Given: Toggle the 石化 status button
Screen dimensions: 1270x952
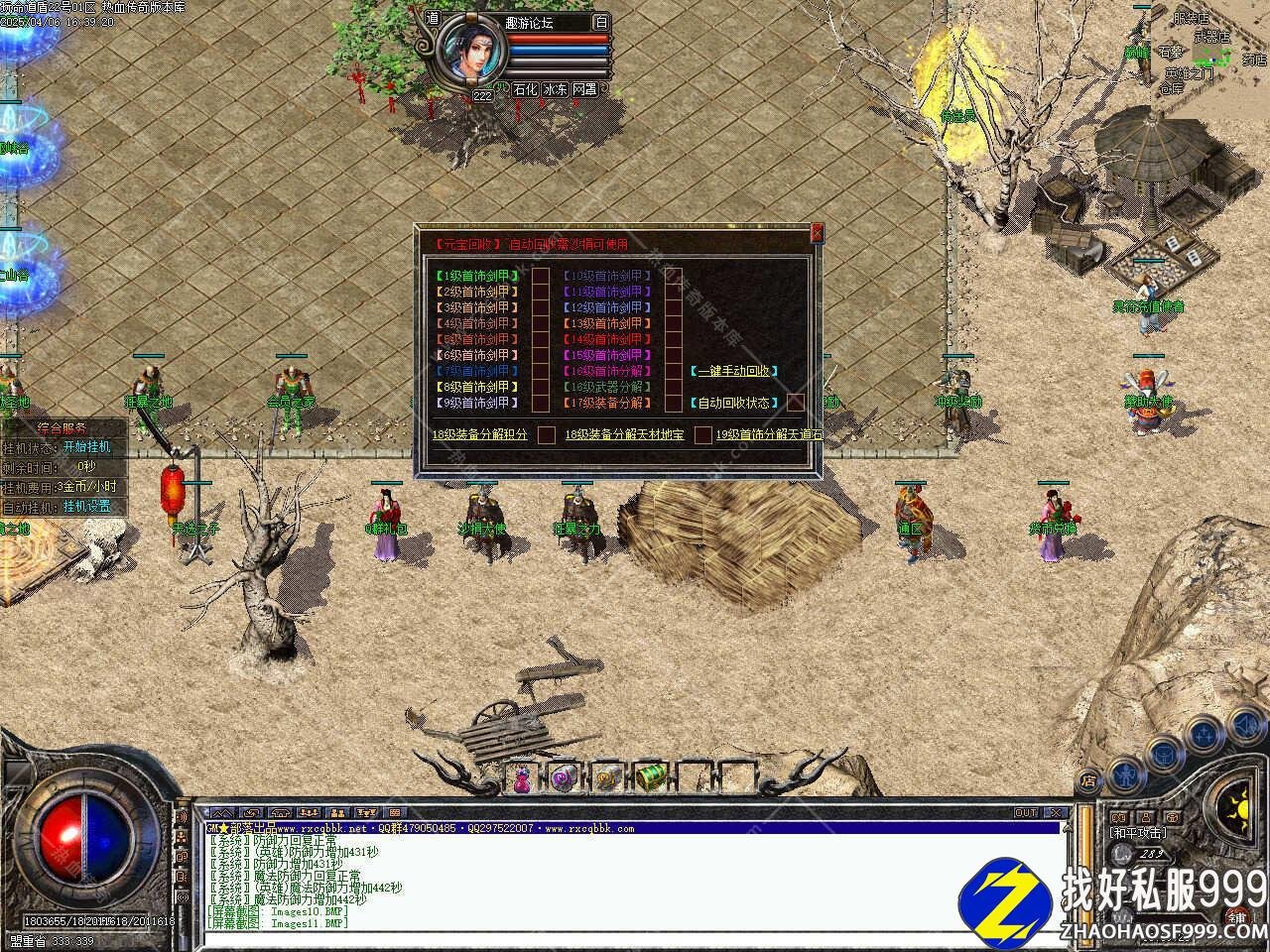Looking at the screenshot, I should tap(525, 89).
